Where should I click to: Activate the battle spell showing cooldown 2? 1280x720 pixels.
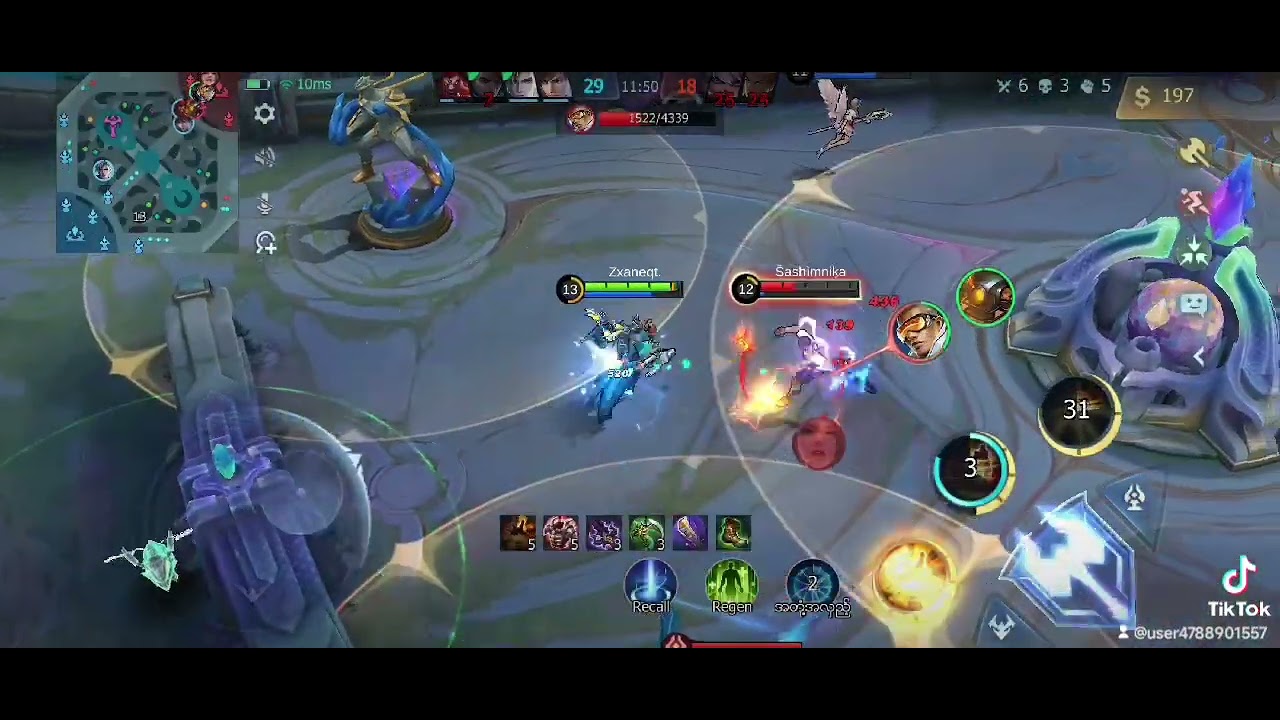[x=812, y=582]
